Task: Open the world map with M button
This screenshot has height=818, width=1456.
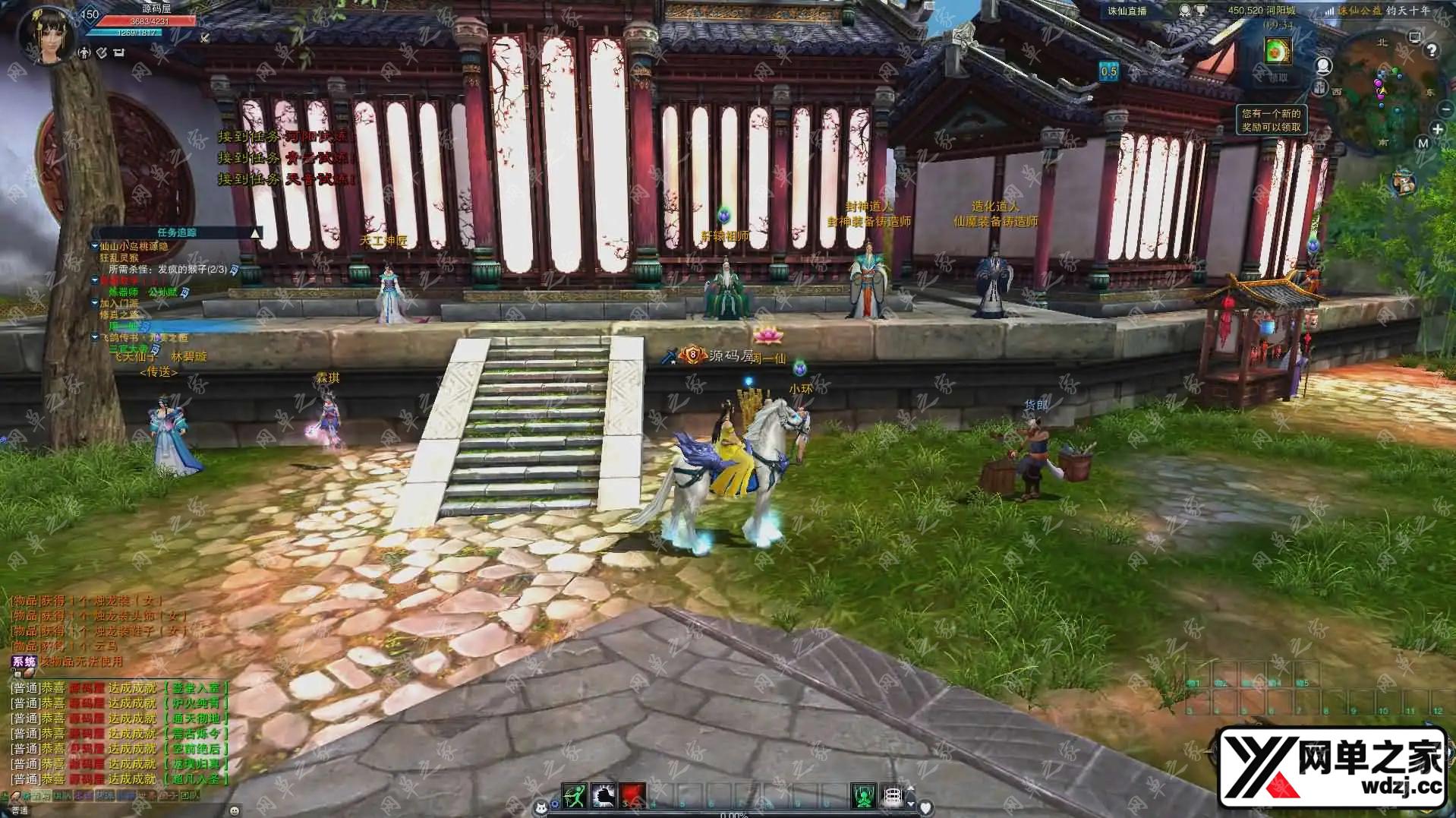Action: 1423,144
